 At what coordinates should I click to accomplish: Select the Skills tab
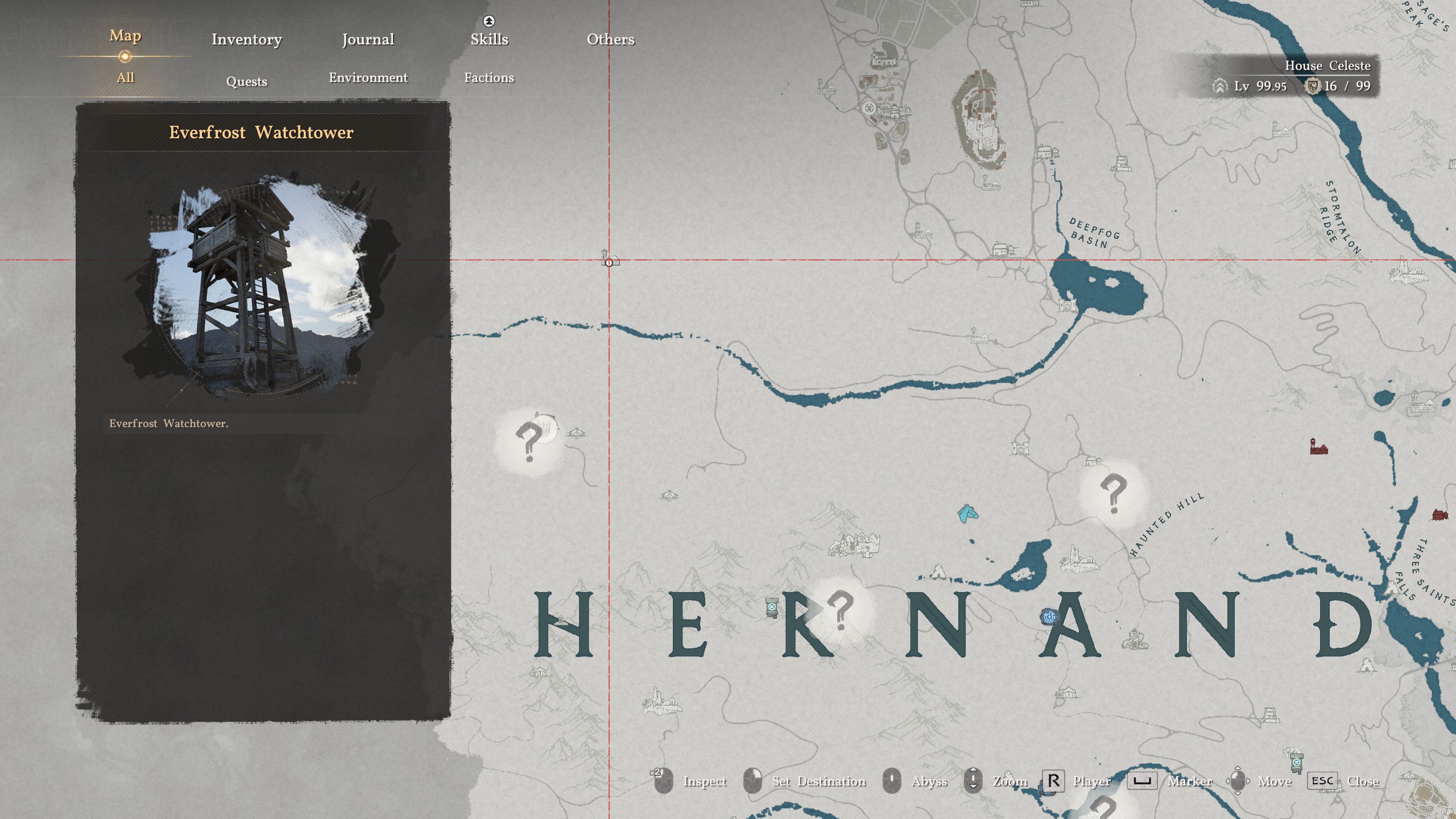coord(489,39)
